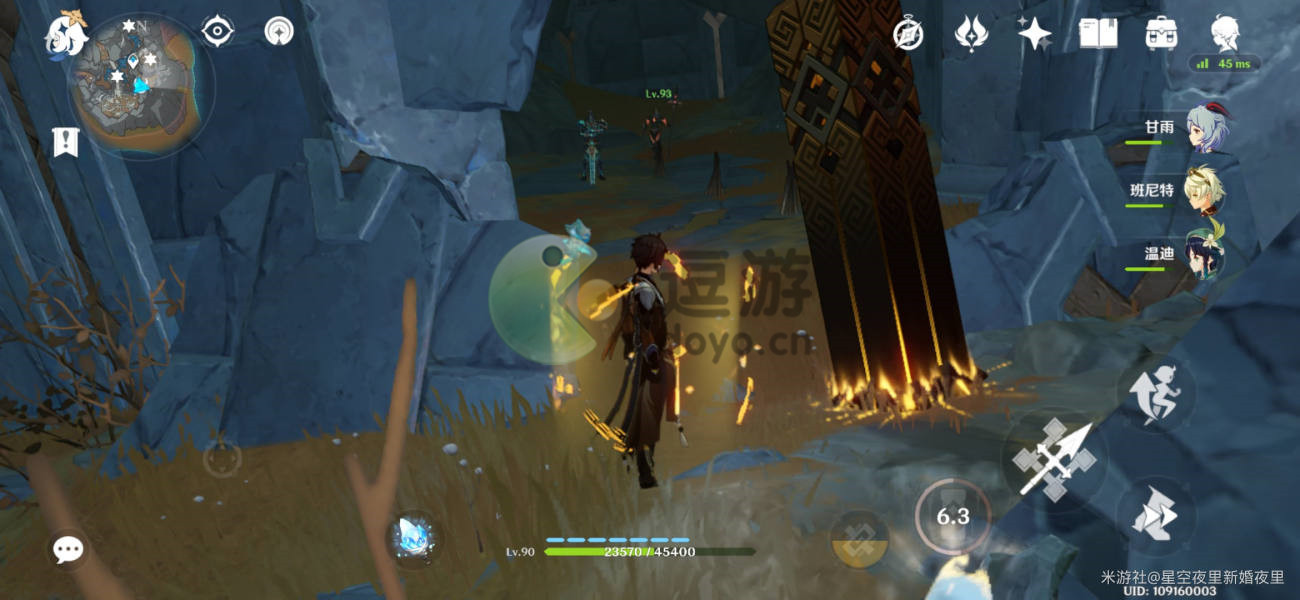
Task: Open the four-pointed star events icon
Action: (x=1034, y=34)
